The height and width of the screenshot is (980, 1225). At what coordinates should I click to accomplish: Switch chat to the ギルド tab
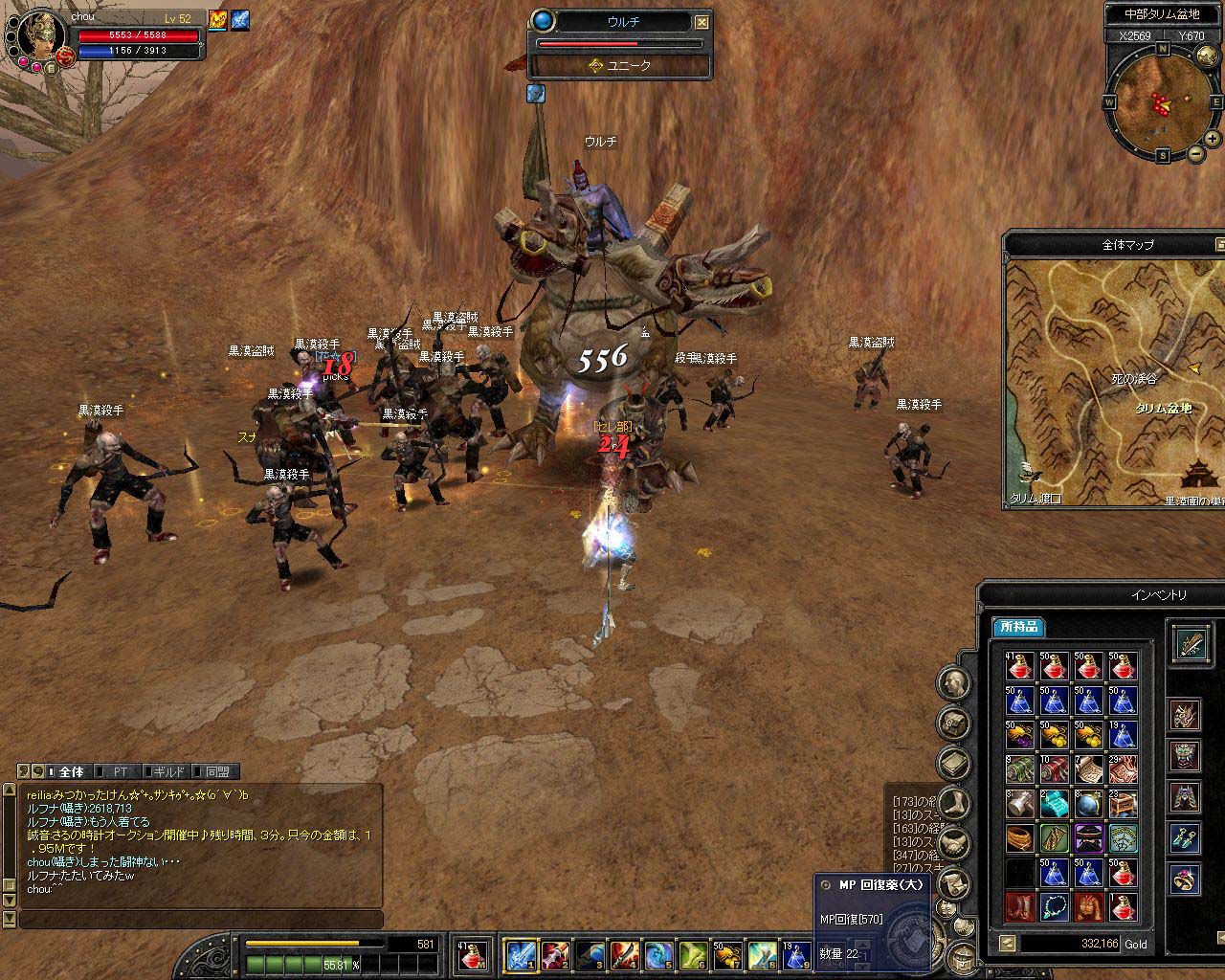(x=168, y=771)
